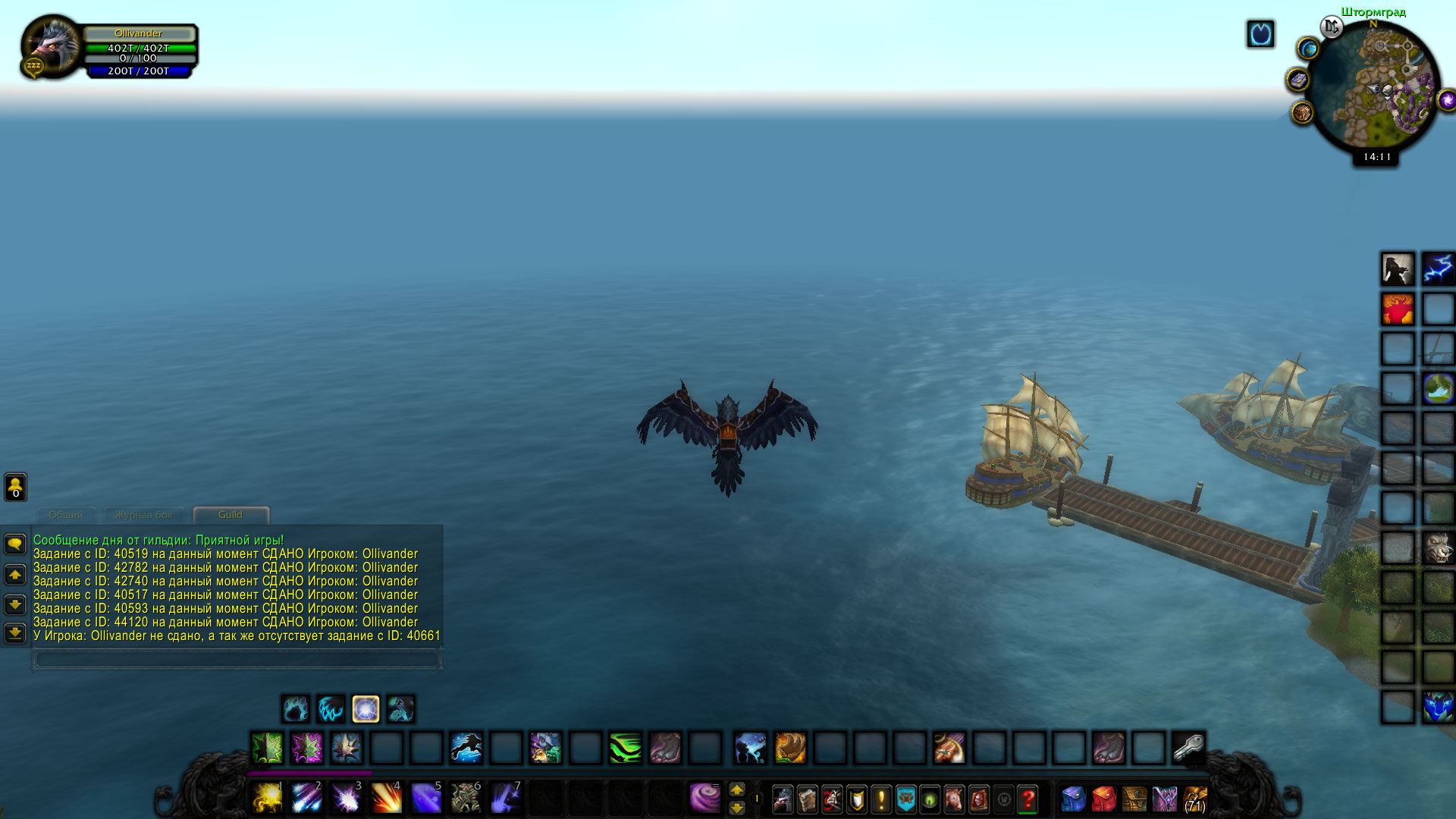Open the red question mark help button

[x=1028, y=799]
